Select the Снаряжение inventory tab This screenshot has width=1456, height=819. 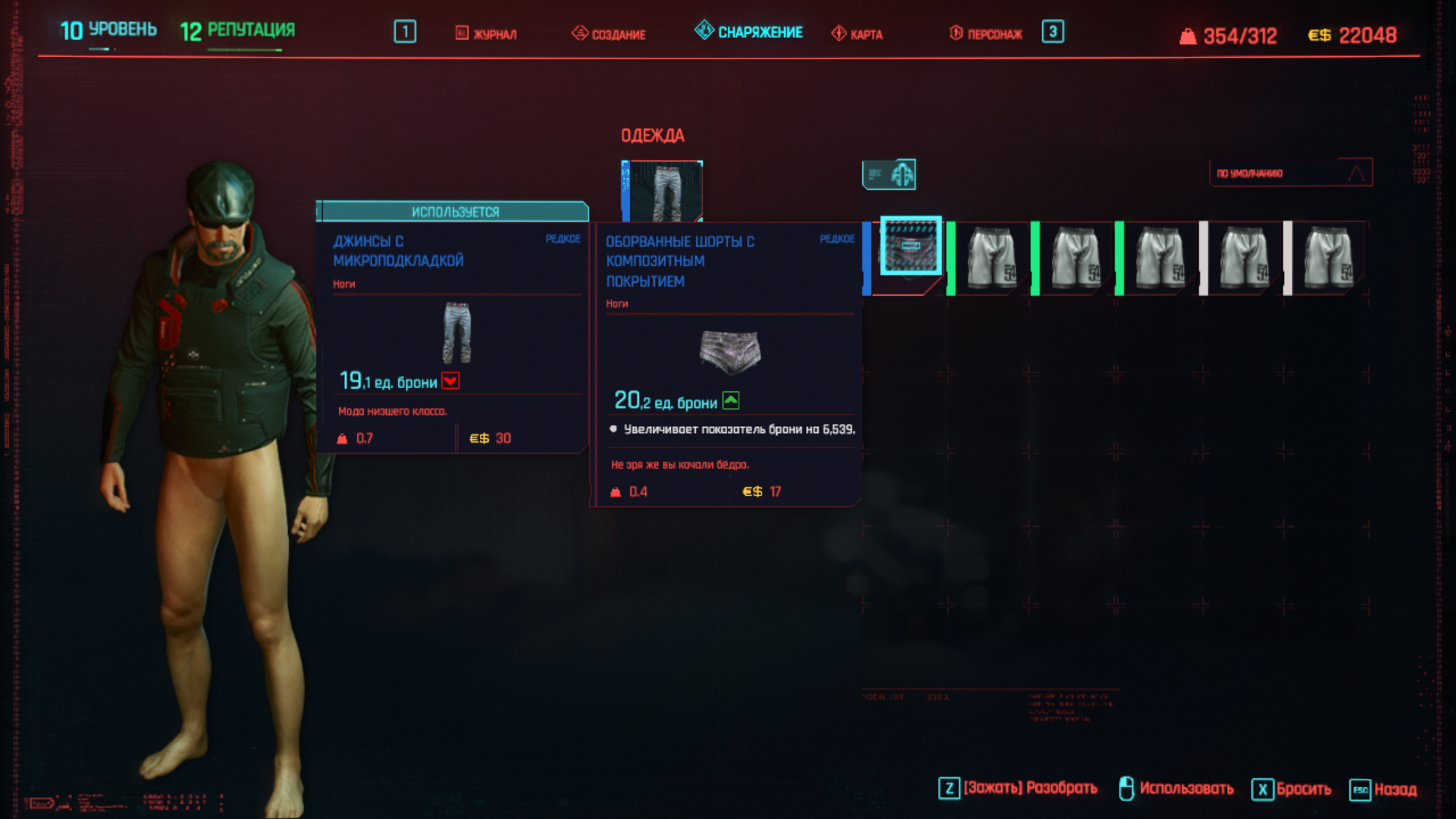(x=748, y=32)
